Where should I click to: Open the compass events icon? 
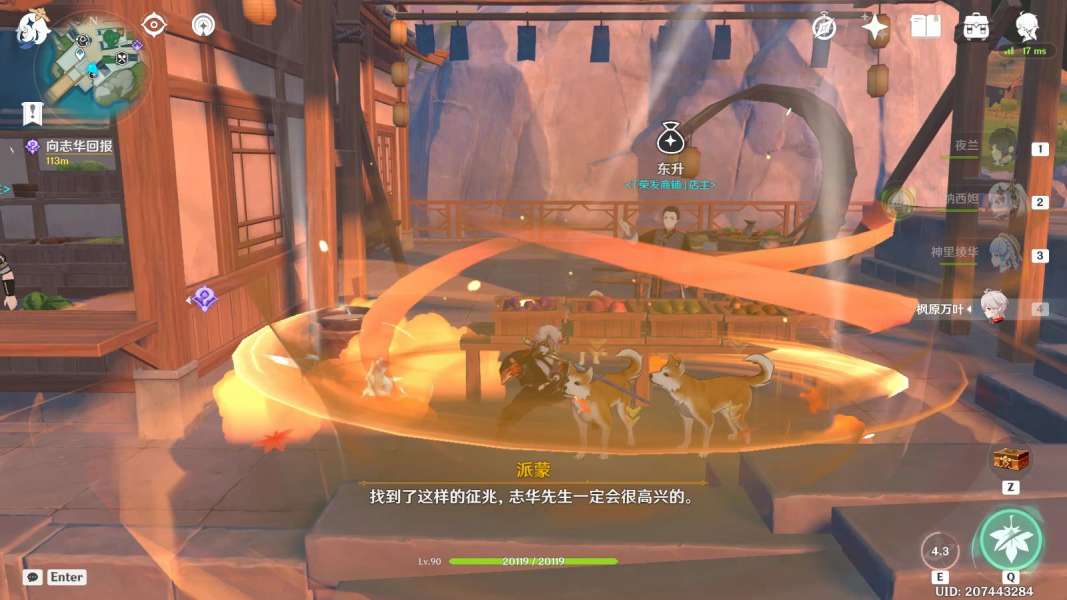tap(824, 27)
